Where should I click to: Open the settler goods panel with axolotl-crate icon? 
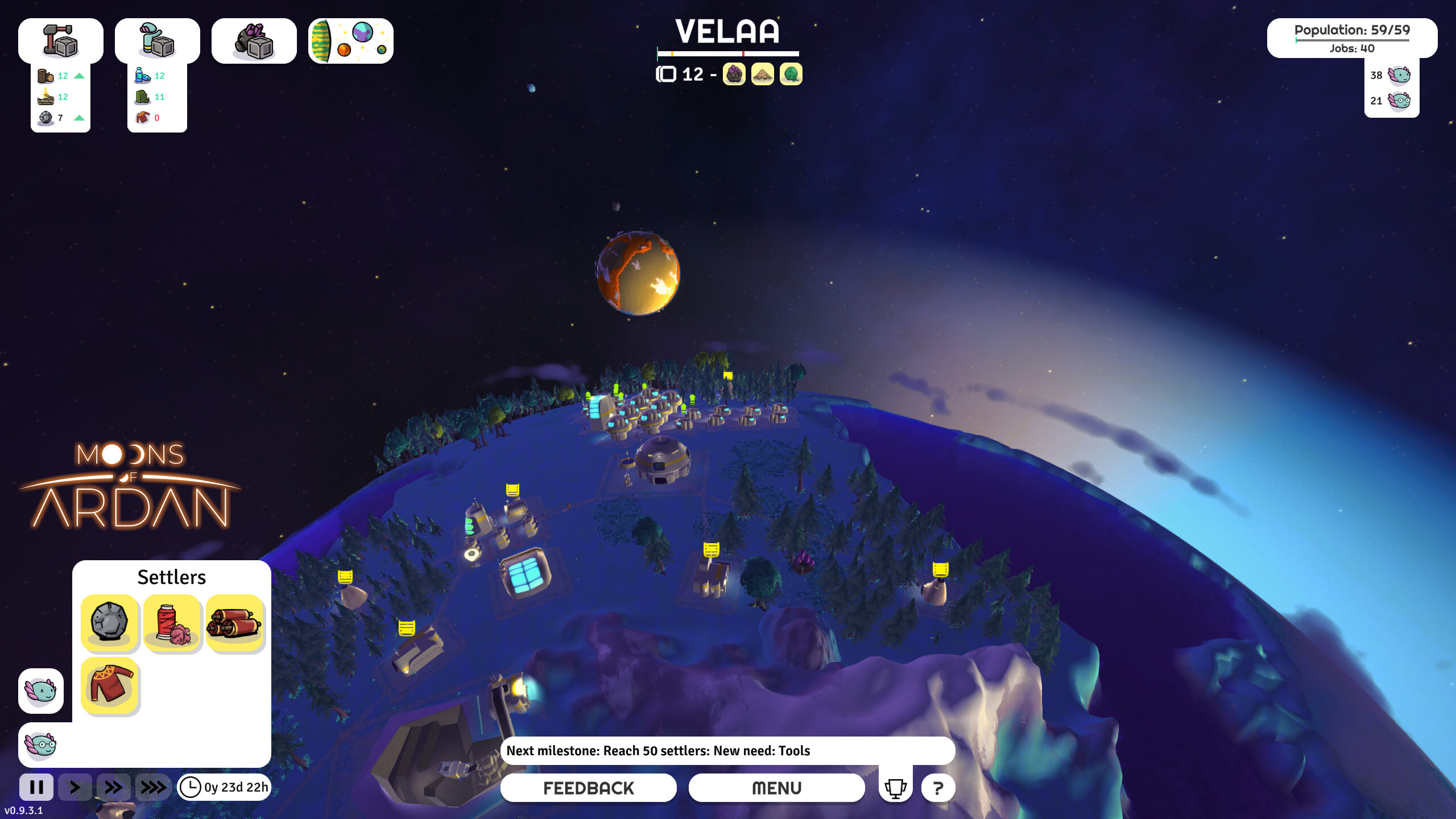158,40
